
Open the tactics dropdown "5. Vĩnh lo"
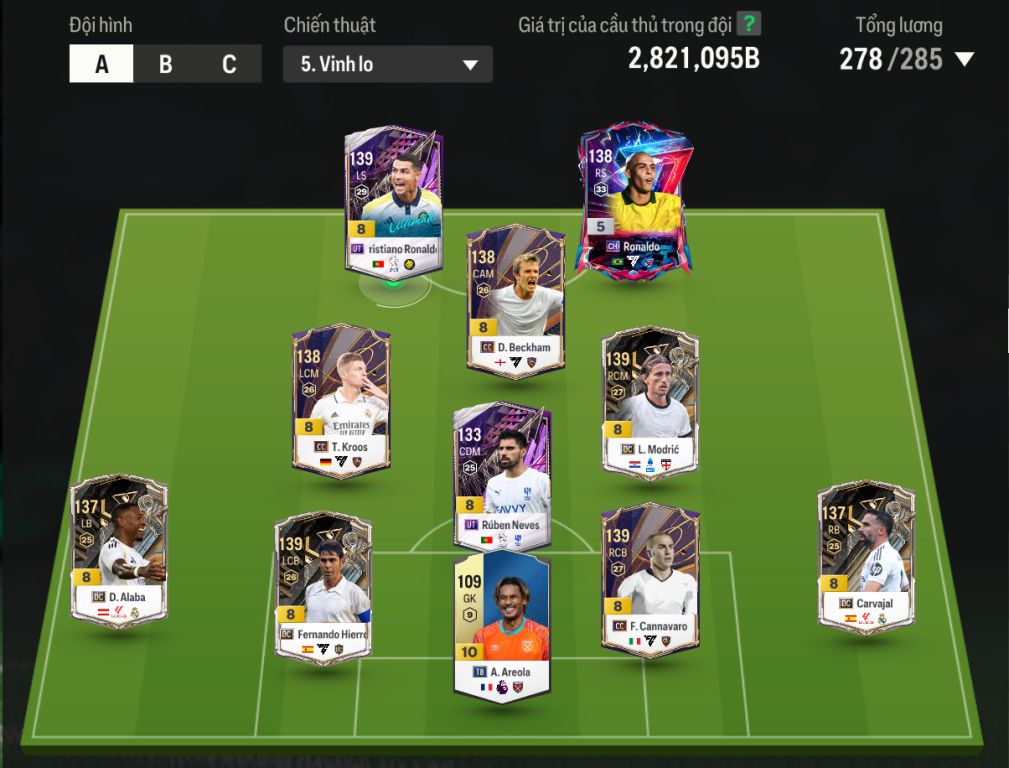click(x=388, y=65)
